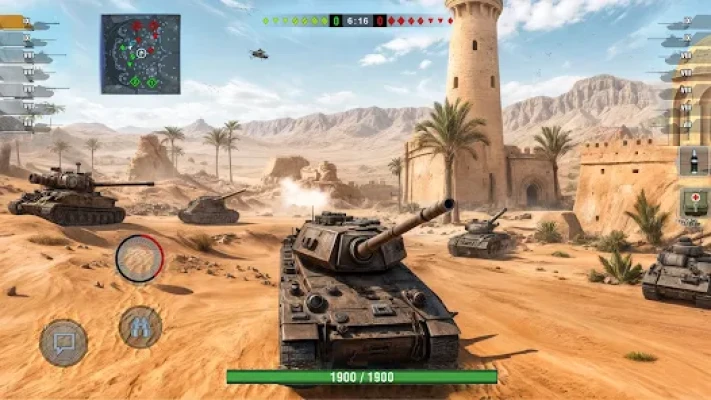Tap the shell fire button with red ring

click(139, 258)
